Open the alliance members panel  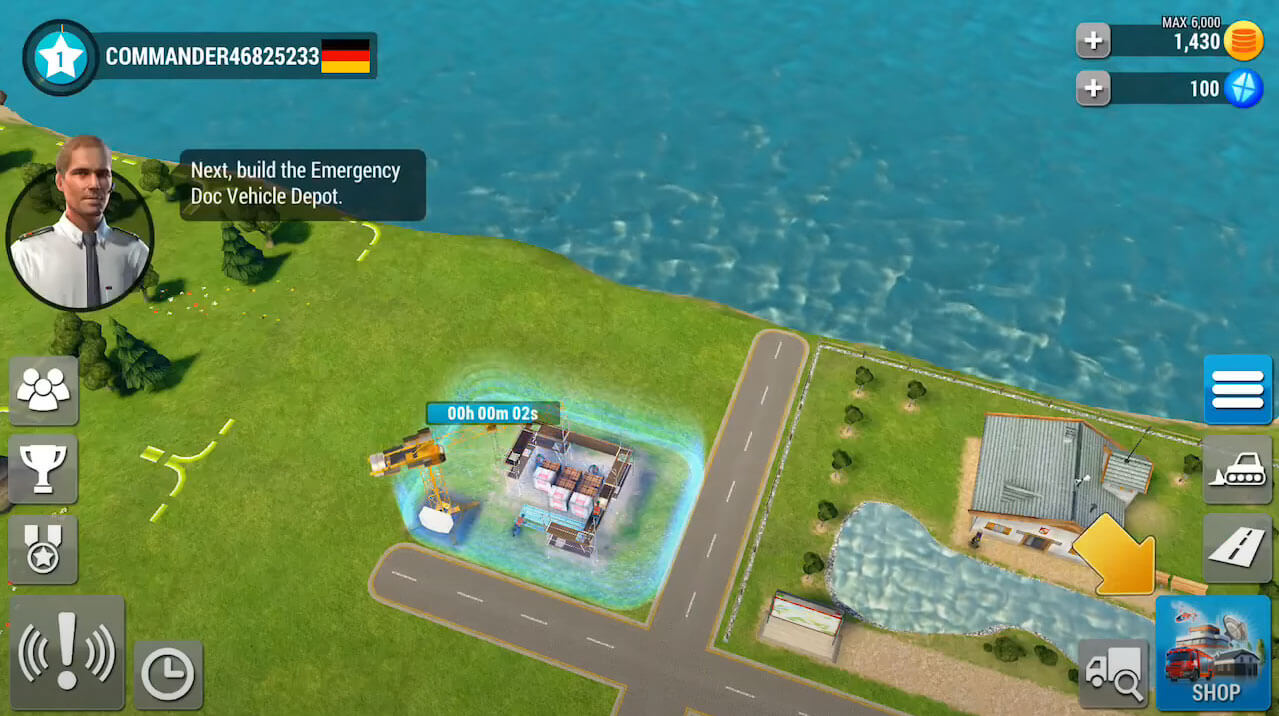43,390
